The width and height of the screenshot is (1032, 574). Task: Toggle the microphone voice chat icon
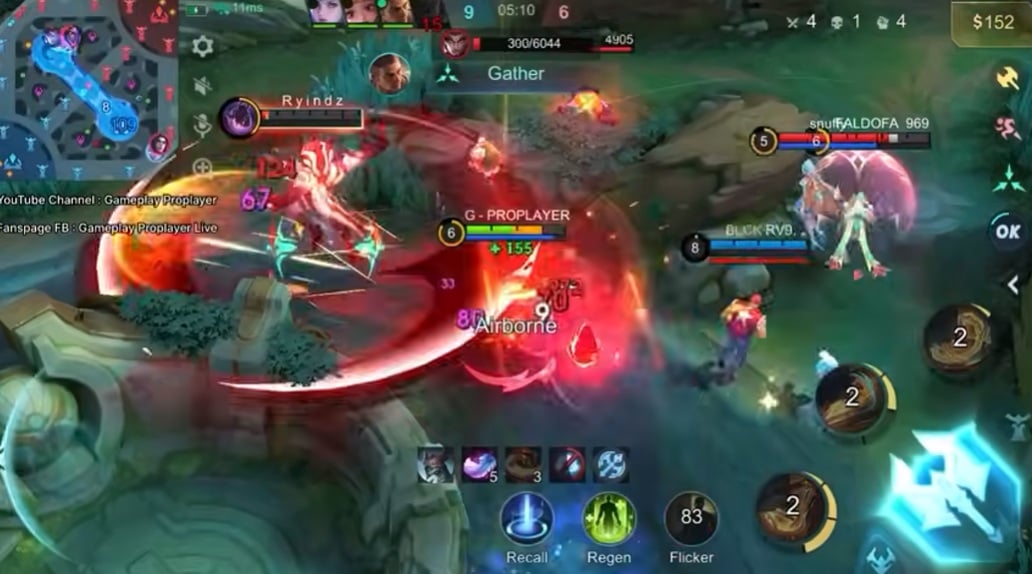(x=203, y=125)
